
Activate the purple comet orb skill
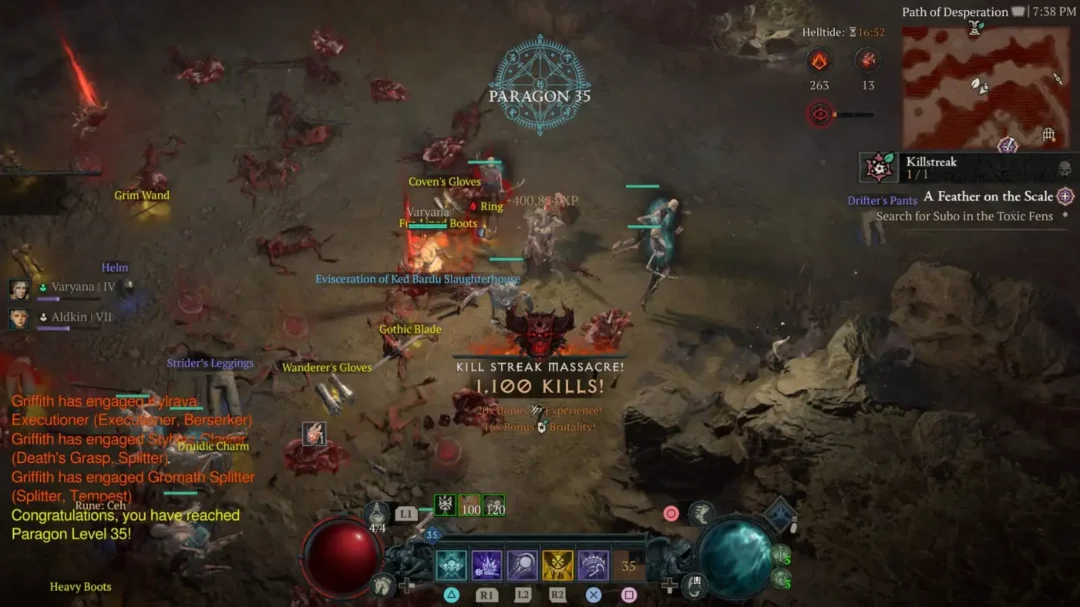pyautogui.click(x=522, y=566)
